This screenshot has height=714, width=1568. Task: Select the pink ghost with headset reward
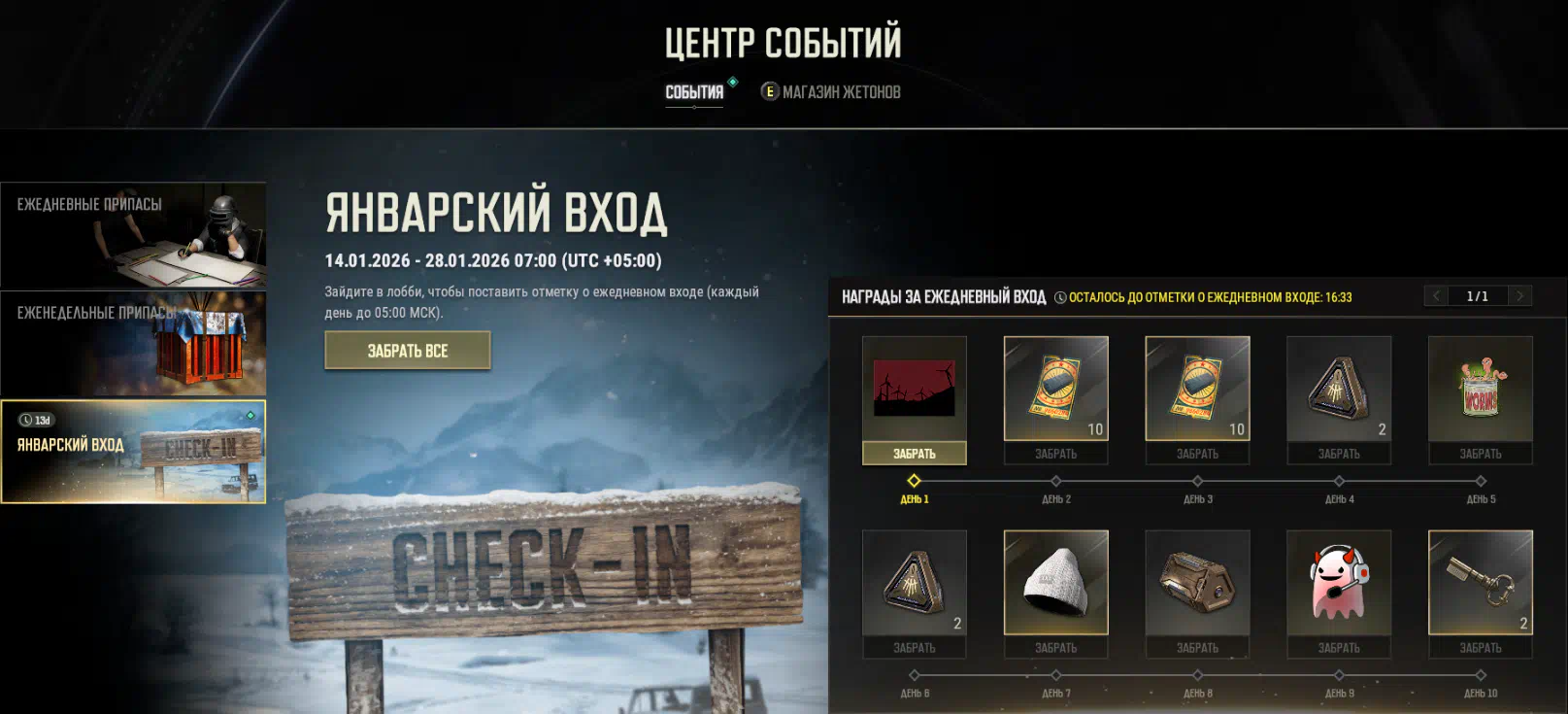[1339, 583]
